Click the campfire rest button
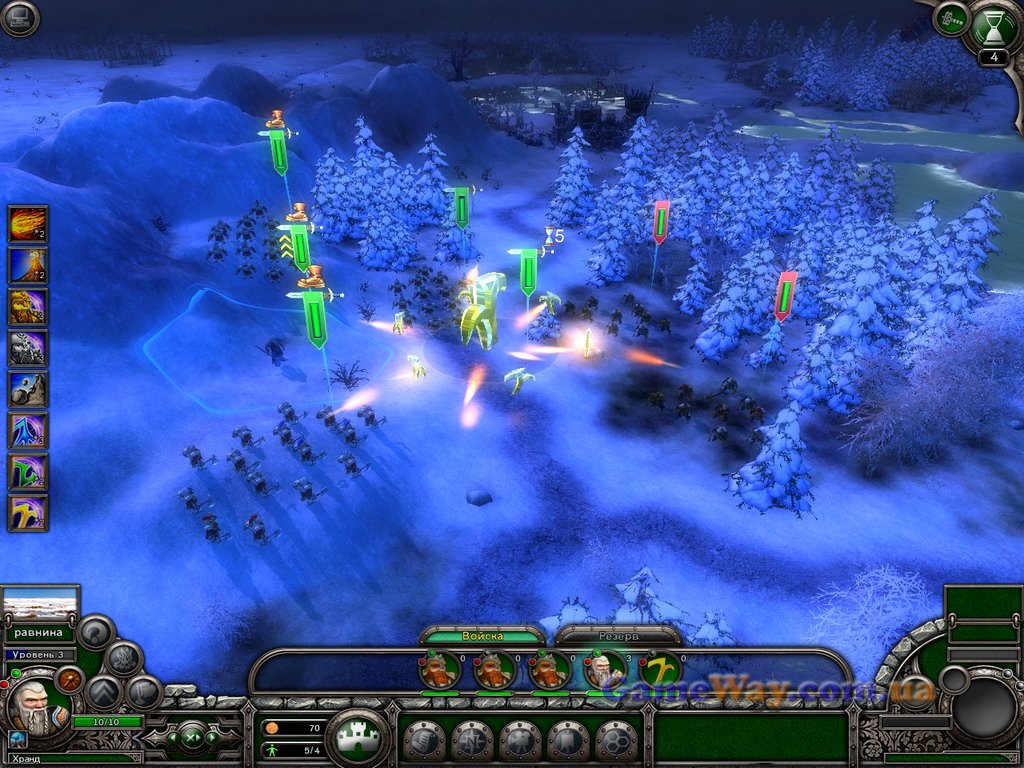The height and width of the screenshot is (768, 1024). (124, 658)
